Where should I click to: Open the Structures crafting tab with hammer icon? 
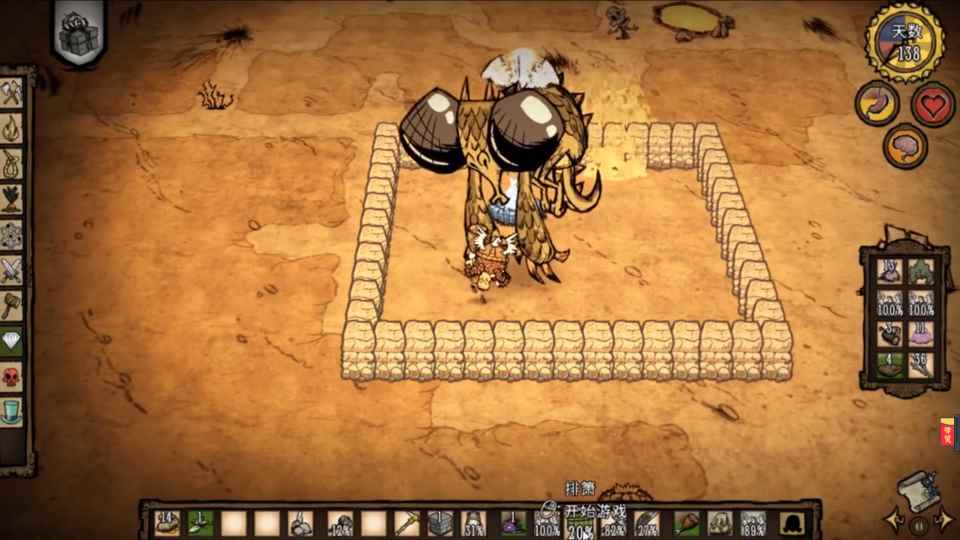[x=13, y=302]
